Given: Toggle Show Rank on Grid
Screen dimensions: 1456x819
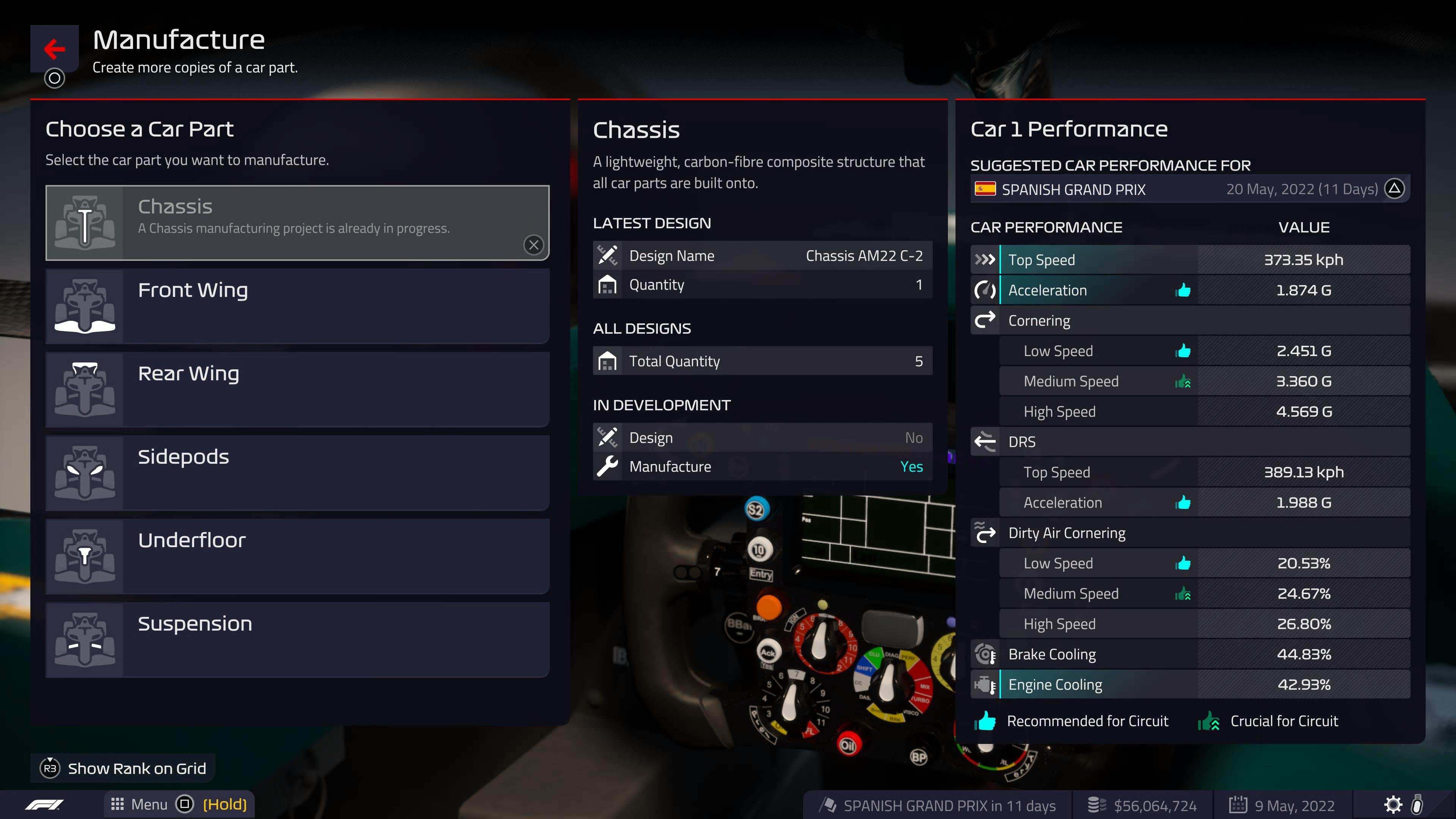Looking at the screenshot, I should (x=121, y=768).
